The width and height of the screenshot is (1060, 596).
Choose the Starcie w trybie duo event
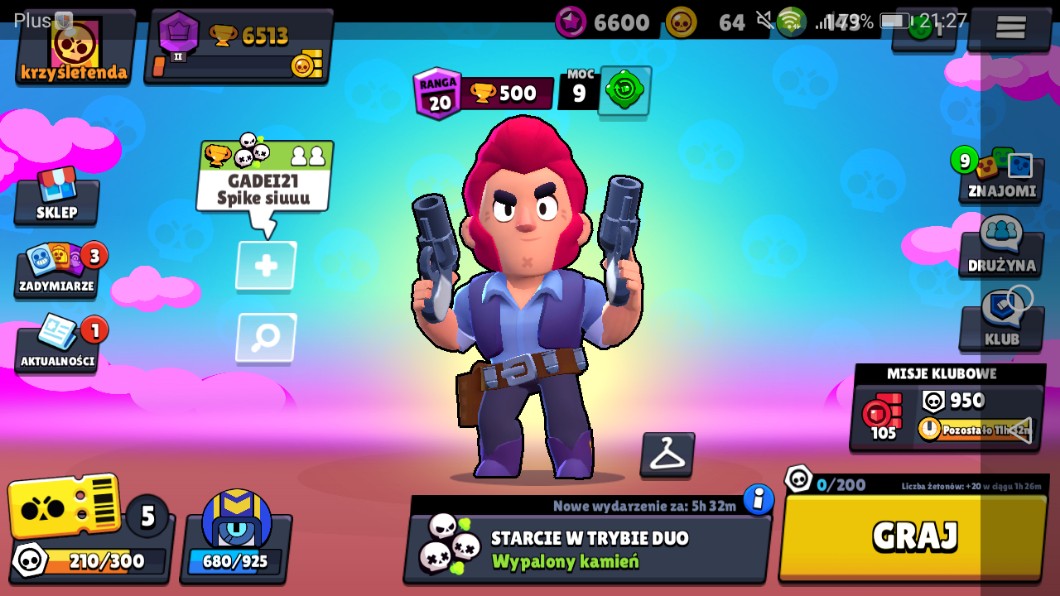click(587, 547)
